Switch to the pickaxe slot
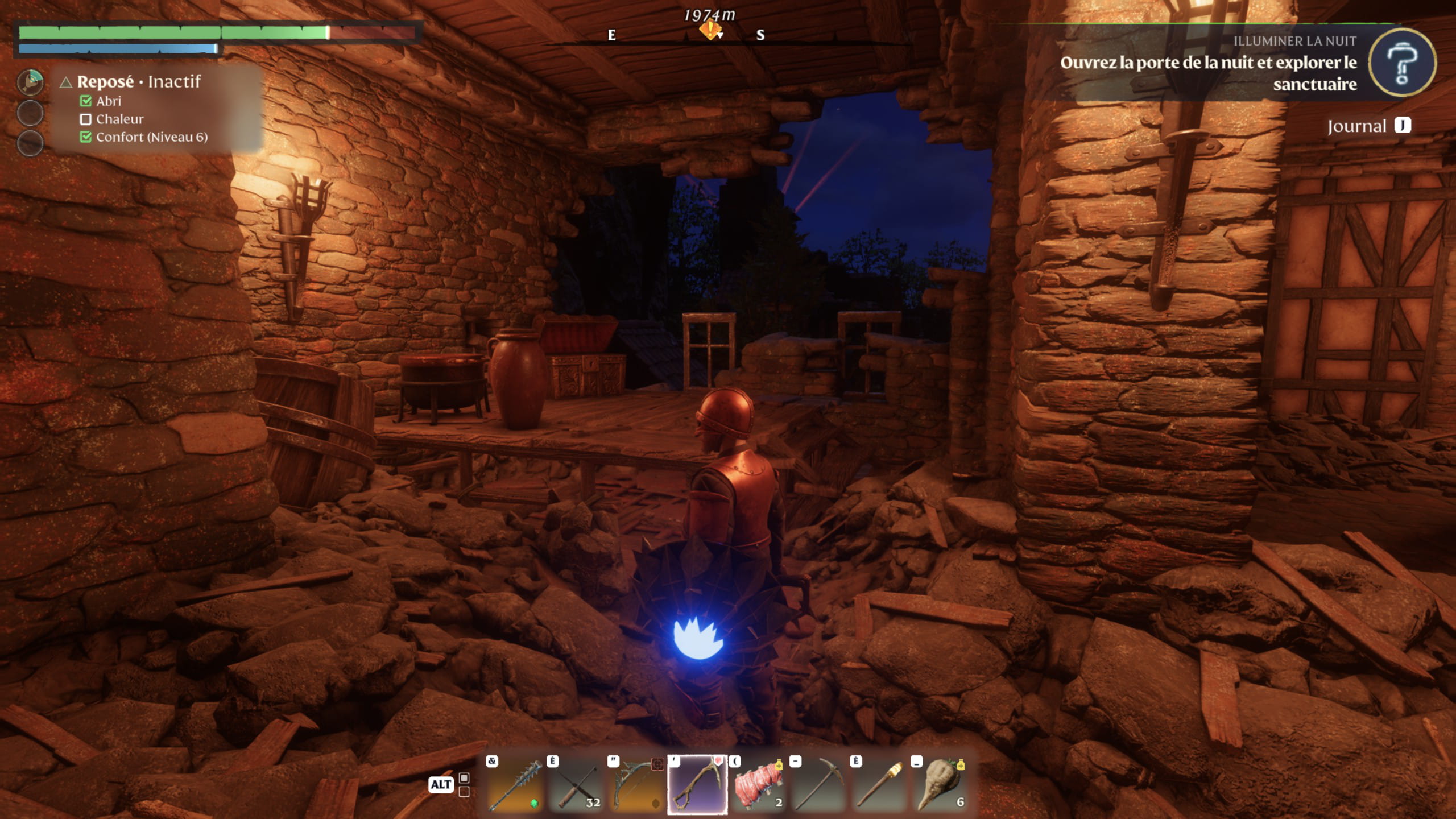This screenshot has height=819, width=1456. [x=819, y=785]
